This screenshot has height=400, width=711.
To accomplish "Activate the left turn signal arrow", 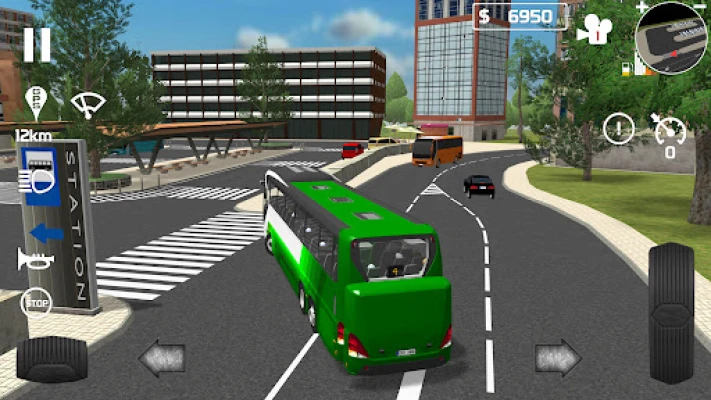I will click(x=46, y=232).
